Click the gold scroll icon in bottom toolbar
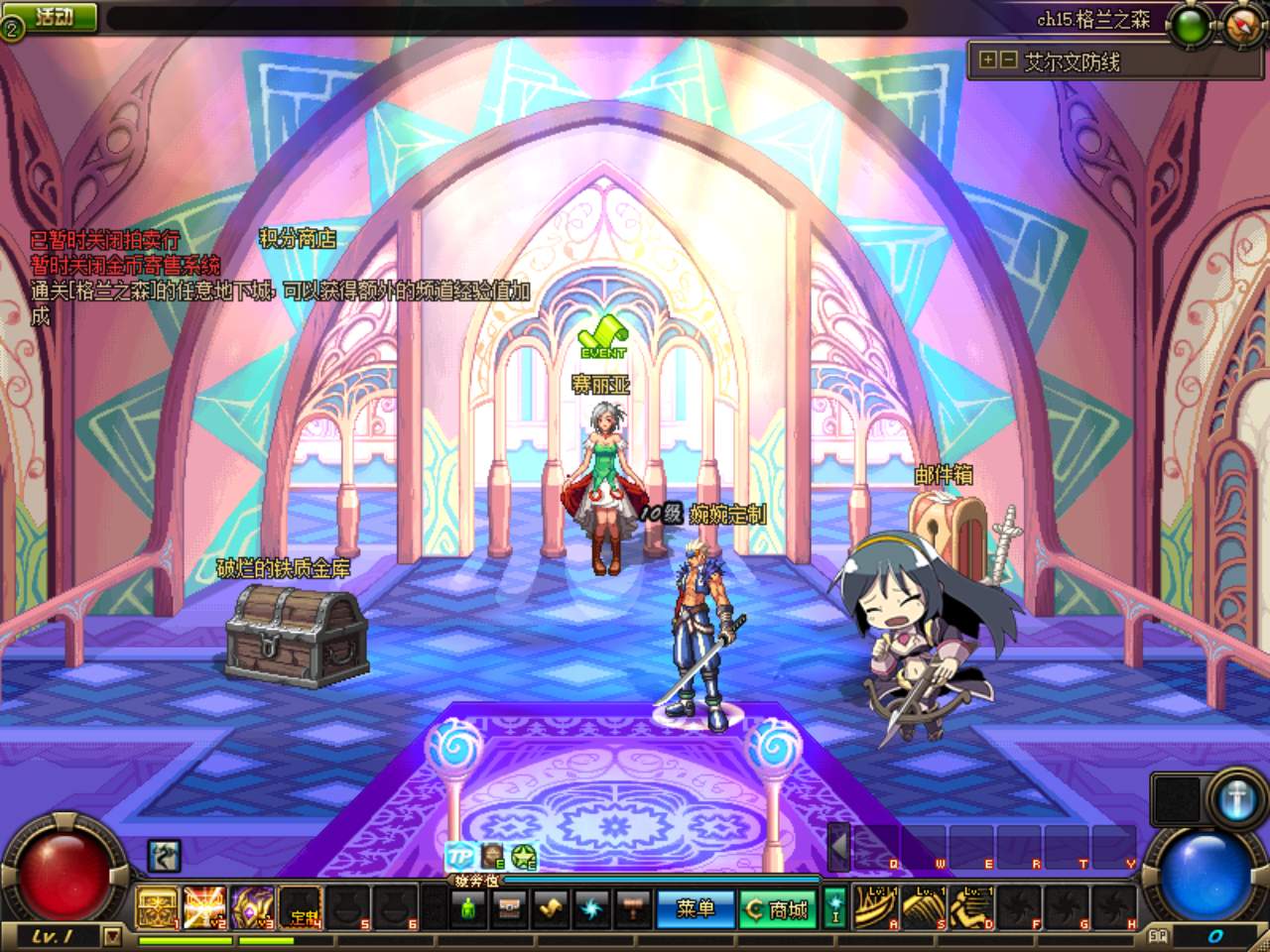The height and width of the screenshot is (952, 1270). (x=551, y=908)
